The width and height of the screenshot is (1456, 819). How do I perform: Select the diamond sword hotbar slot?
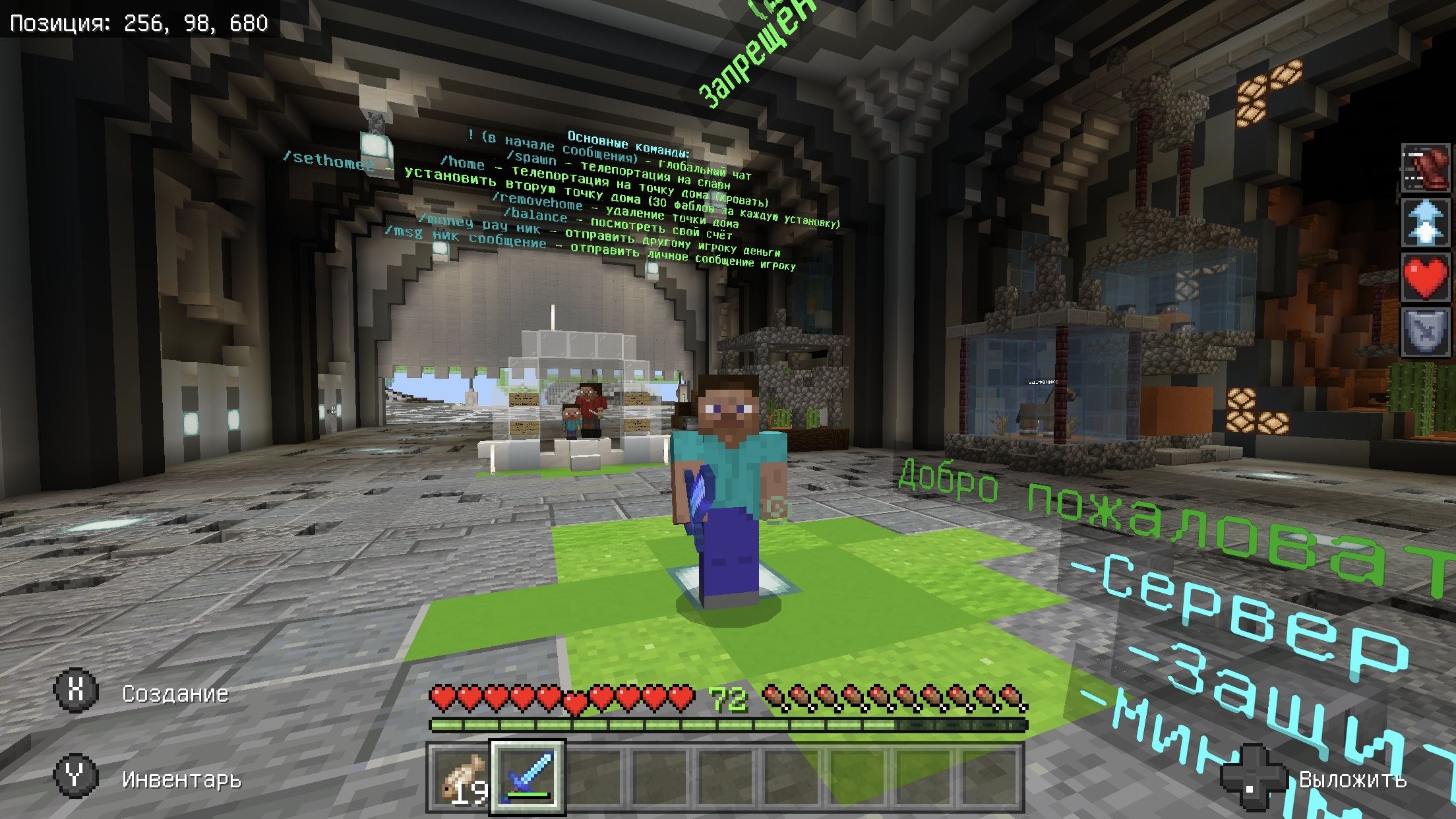tap(528, 778)
